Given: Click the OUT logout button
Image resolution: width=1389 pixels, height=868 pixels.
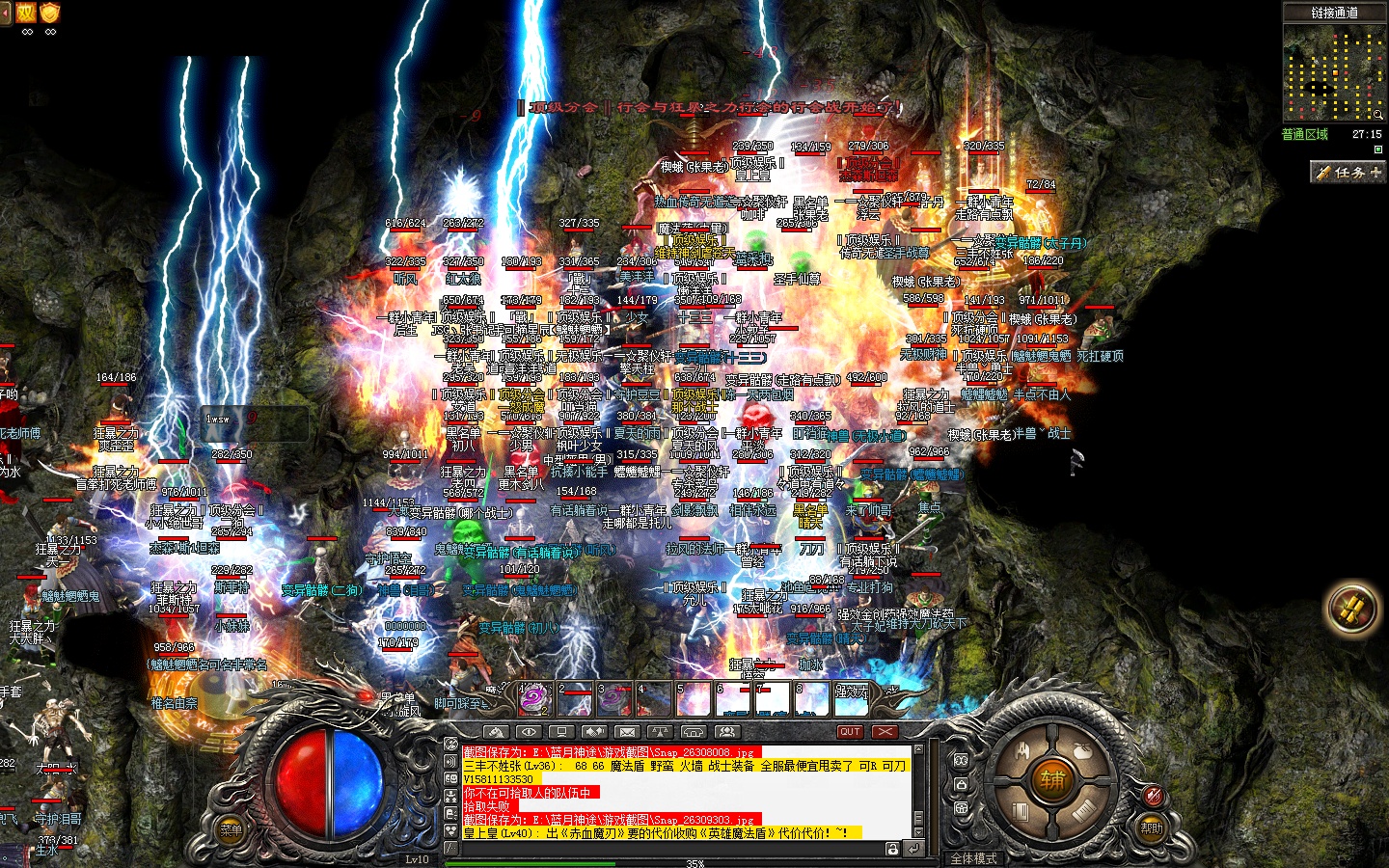Looking at the screenshot, I should [850, 732].
